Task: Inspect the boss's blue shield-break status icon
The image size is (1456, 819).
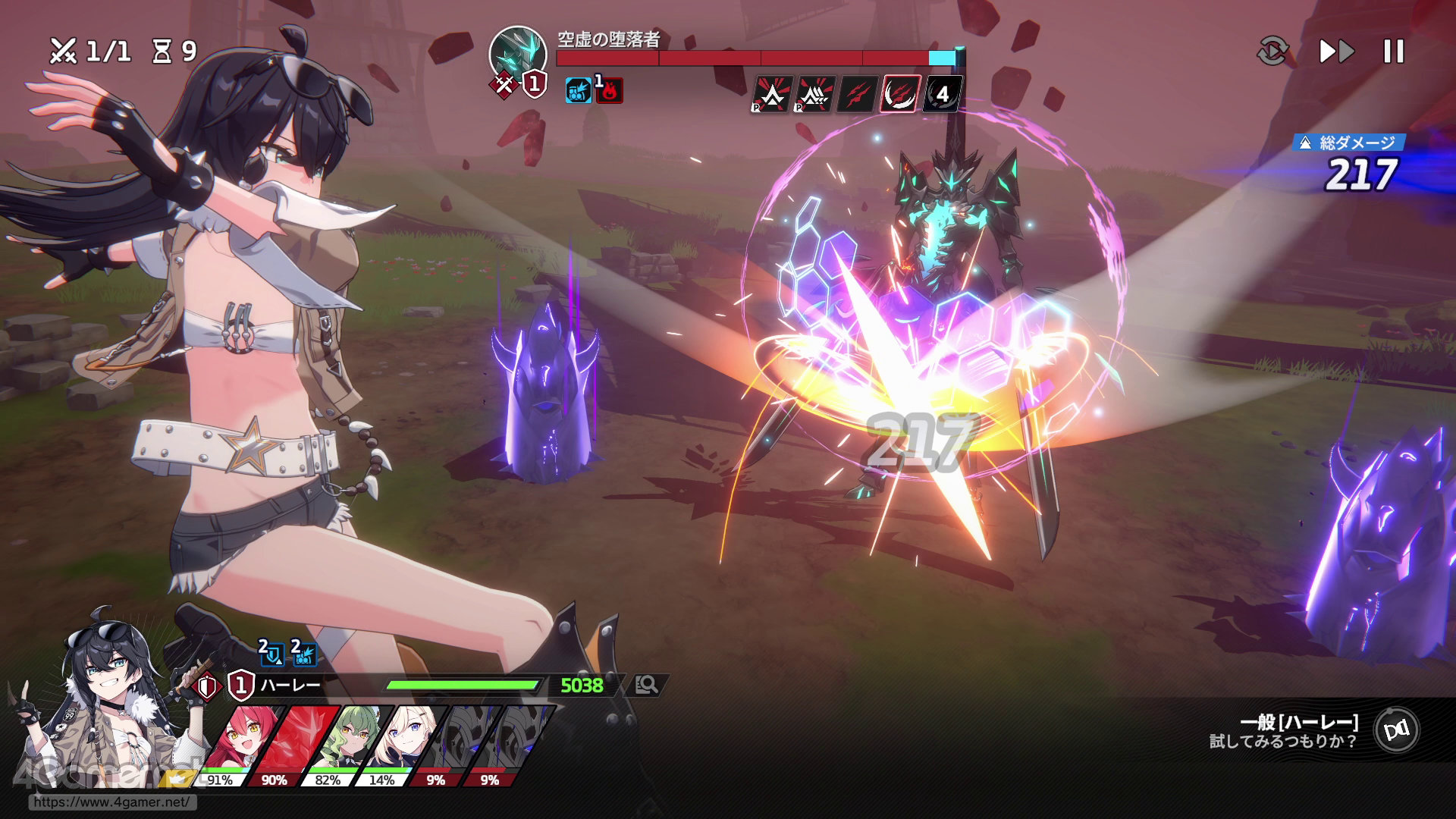Action: (579, 91)
